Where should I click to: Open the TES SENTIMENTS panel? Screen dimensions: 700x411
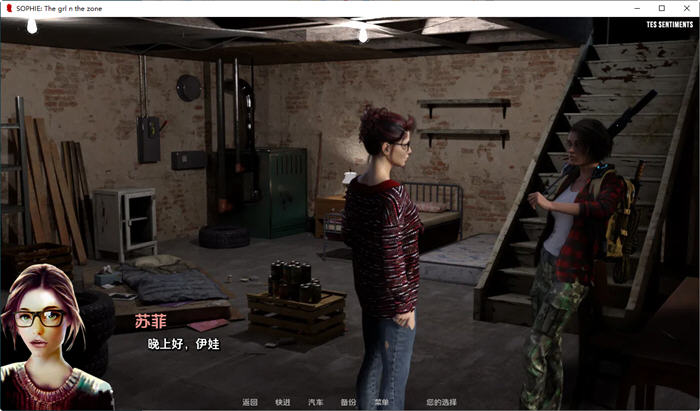669,23
